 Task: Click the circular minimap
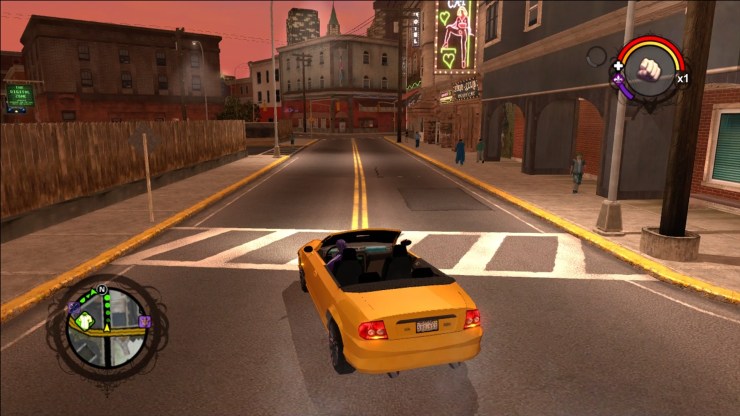[x=108, y=326]
